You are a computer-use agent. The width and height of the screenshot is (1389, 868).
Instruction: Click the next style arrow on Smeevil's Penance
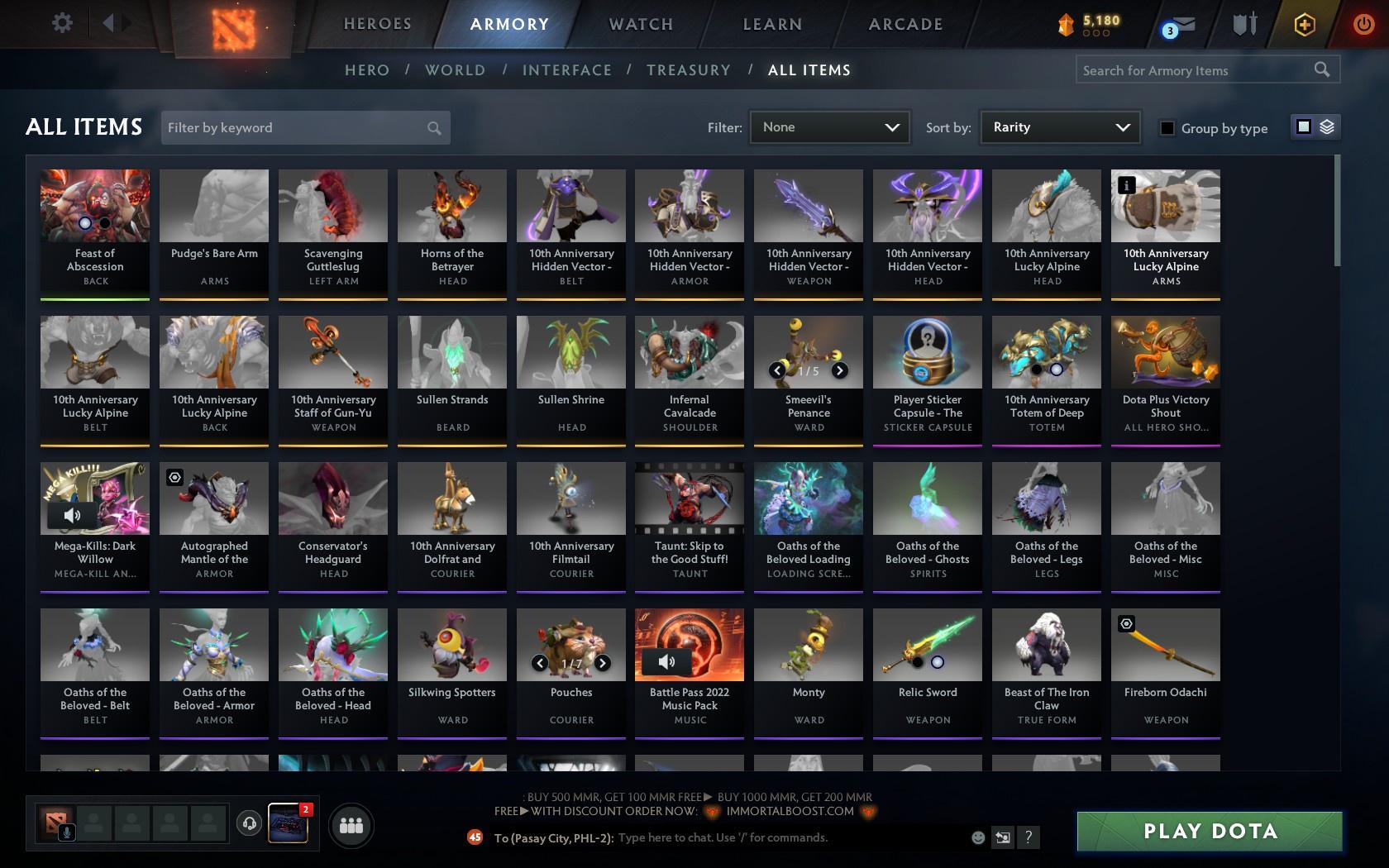tap(840, 370)
